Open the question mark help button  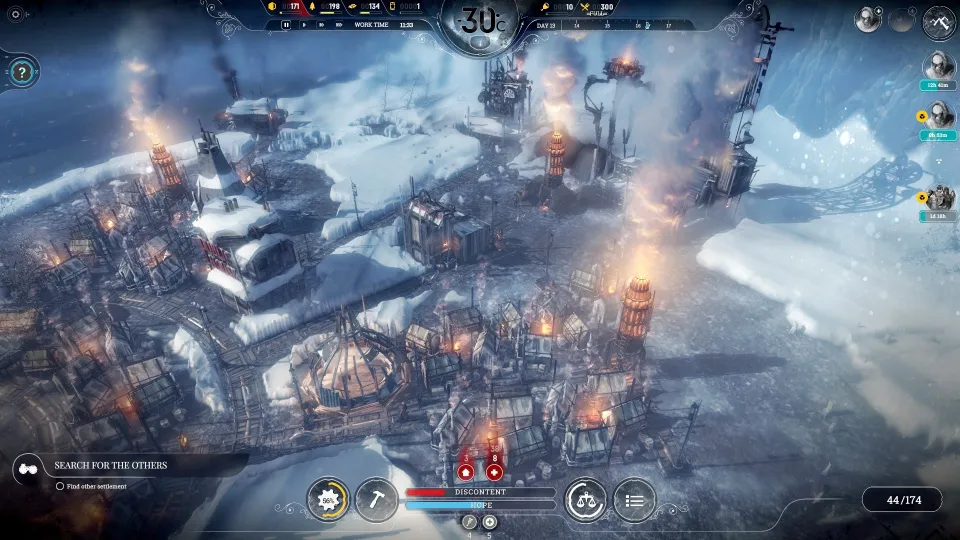pyautogui.click(x=22, y=72)
